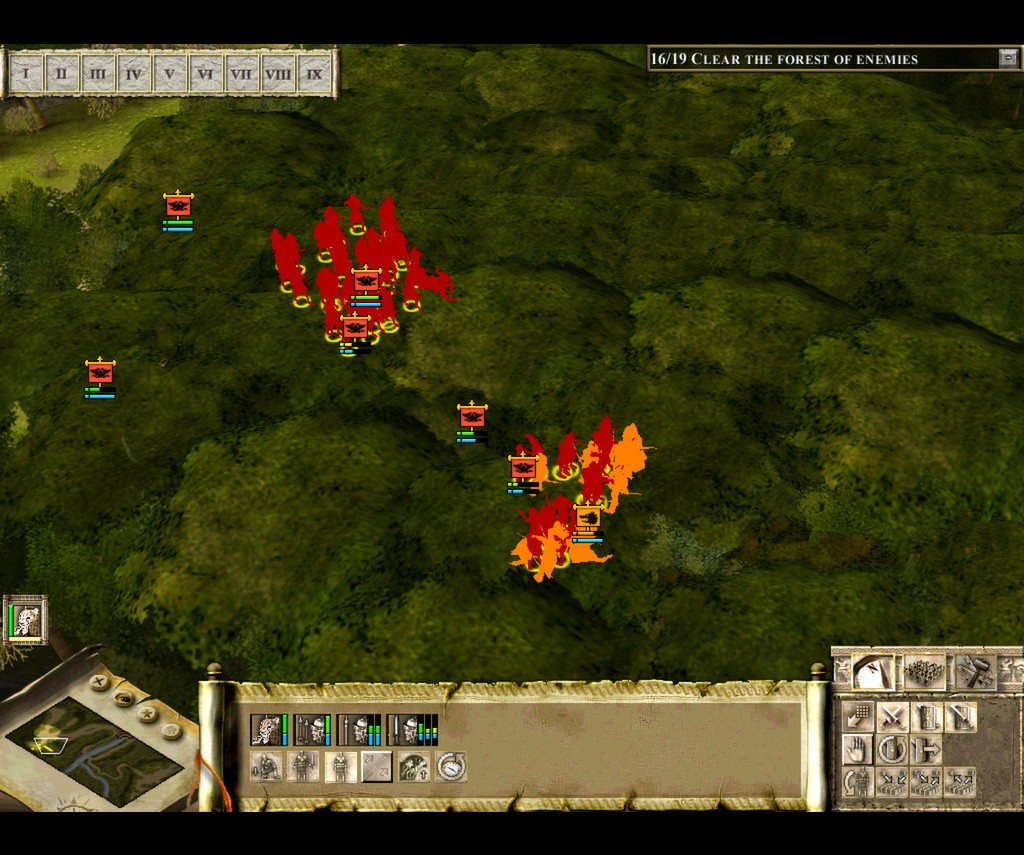Switch to the troop formation tab
The image size is (1024, 855).
click(x=924, y=672)
